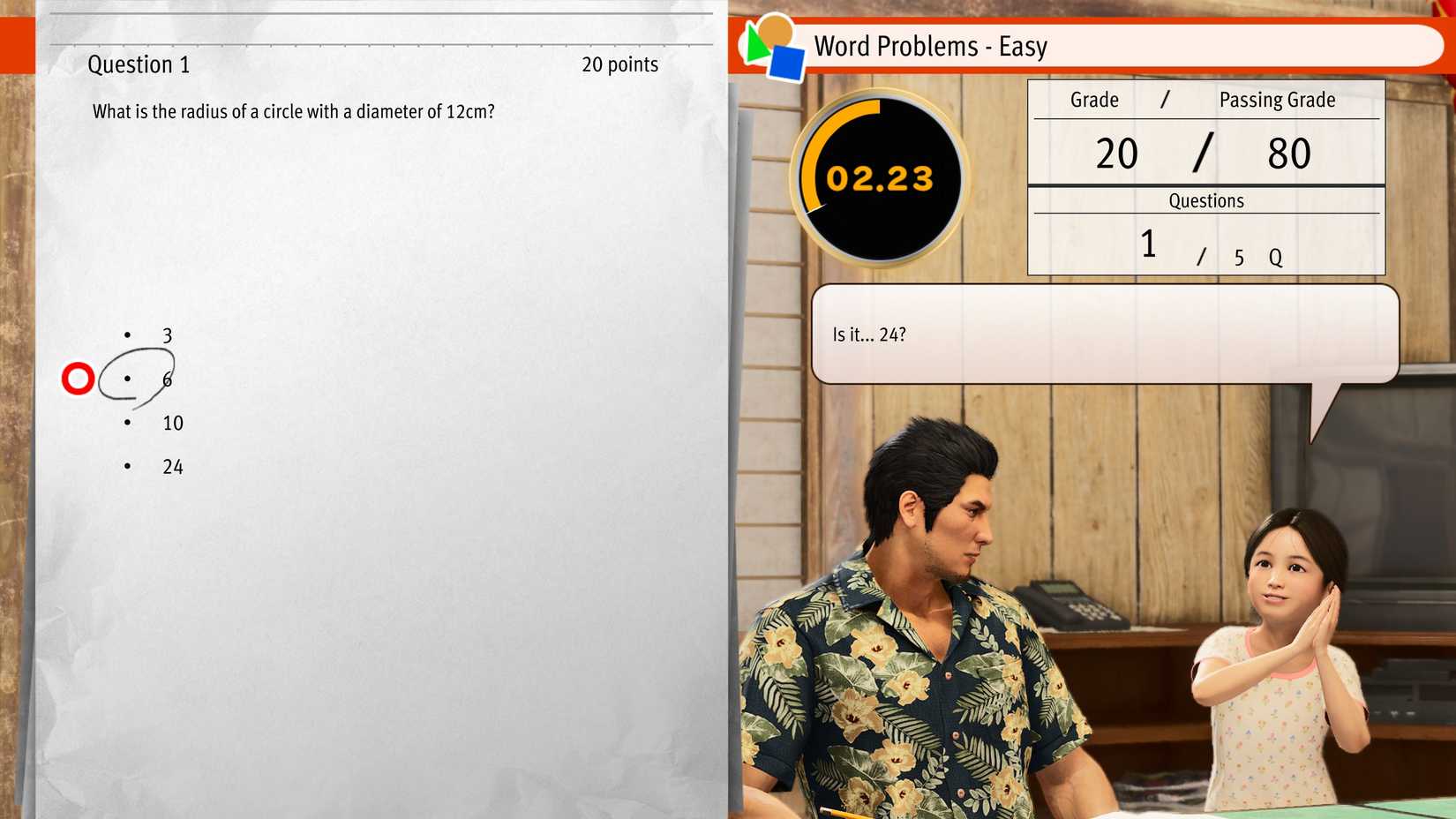1456x819 pixels.
Task: Open the Grade / Passing Grade panel
Action: point(1206,100)
